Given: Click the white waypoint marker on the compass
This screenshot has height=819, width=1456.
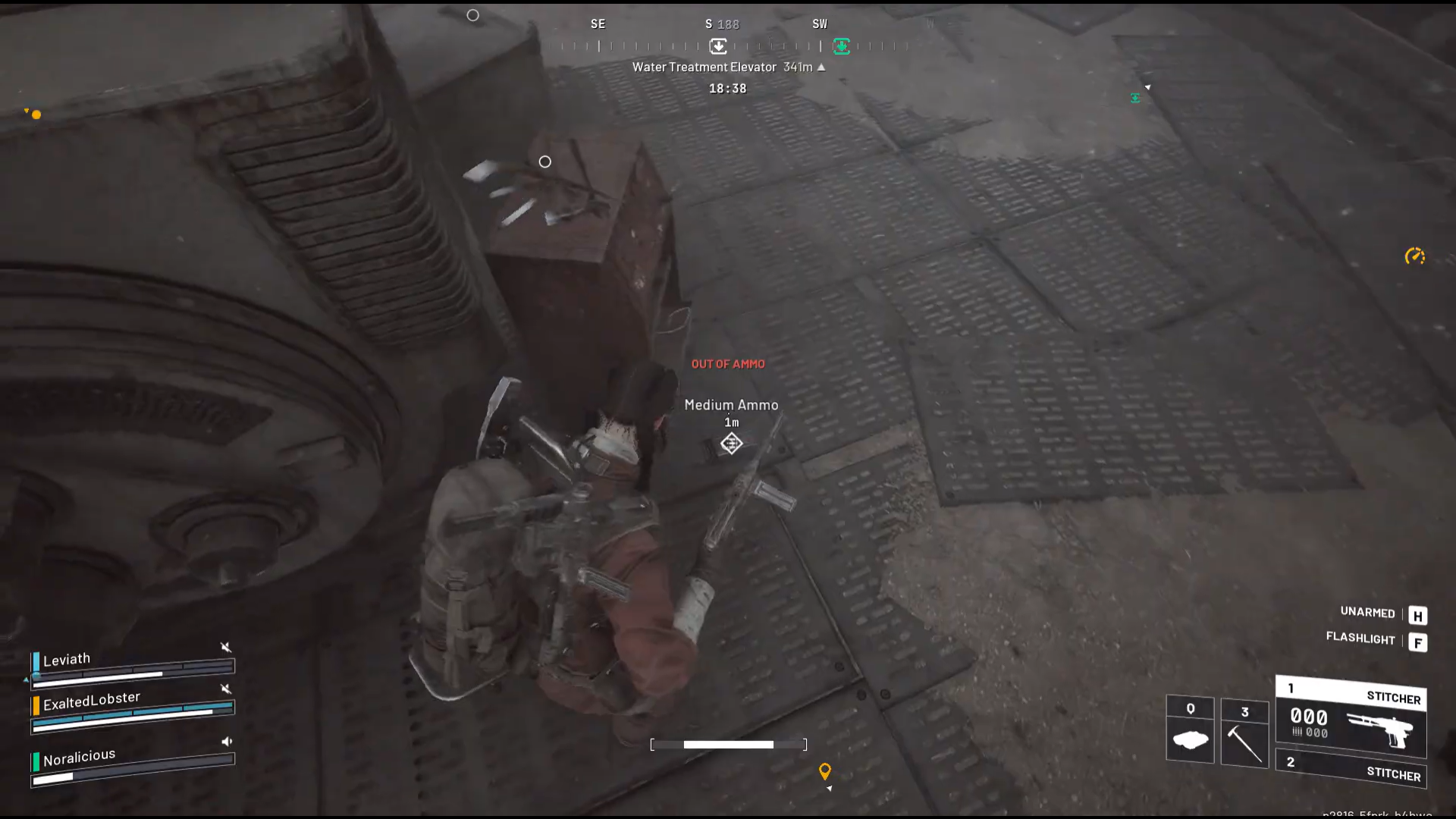Looking at the screenshot, I should 717,47.
